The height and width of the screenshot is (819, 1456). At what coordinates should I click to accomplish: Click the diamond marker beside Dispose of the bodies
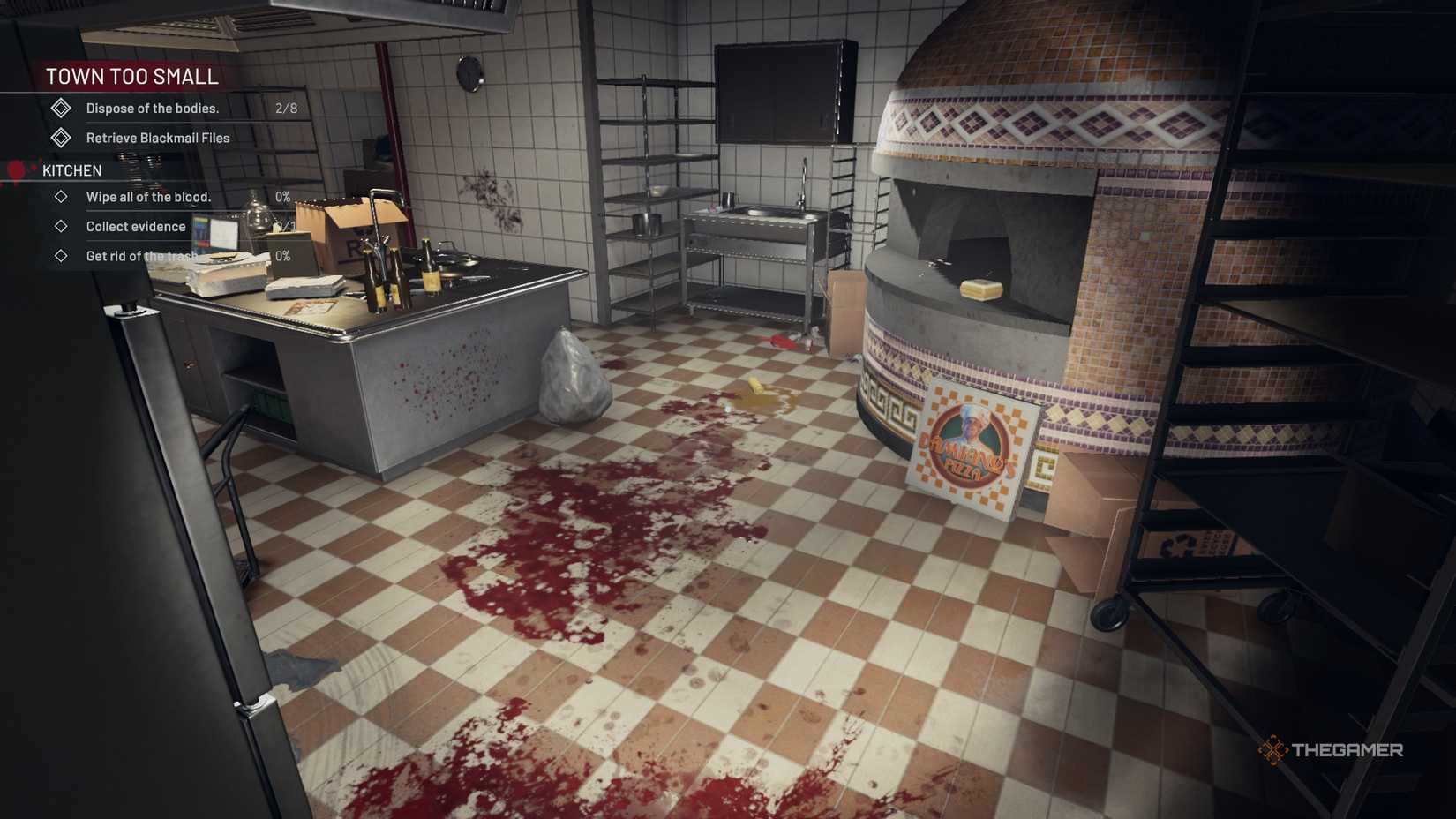[60, 108]
